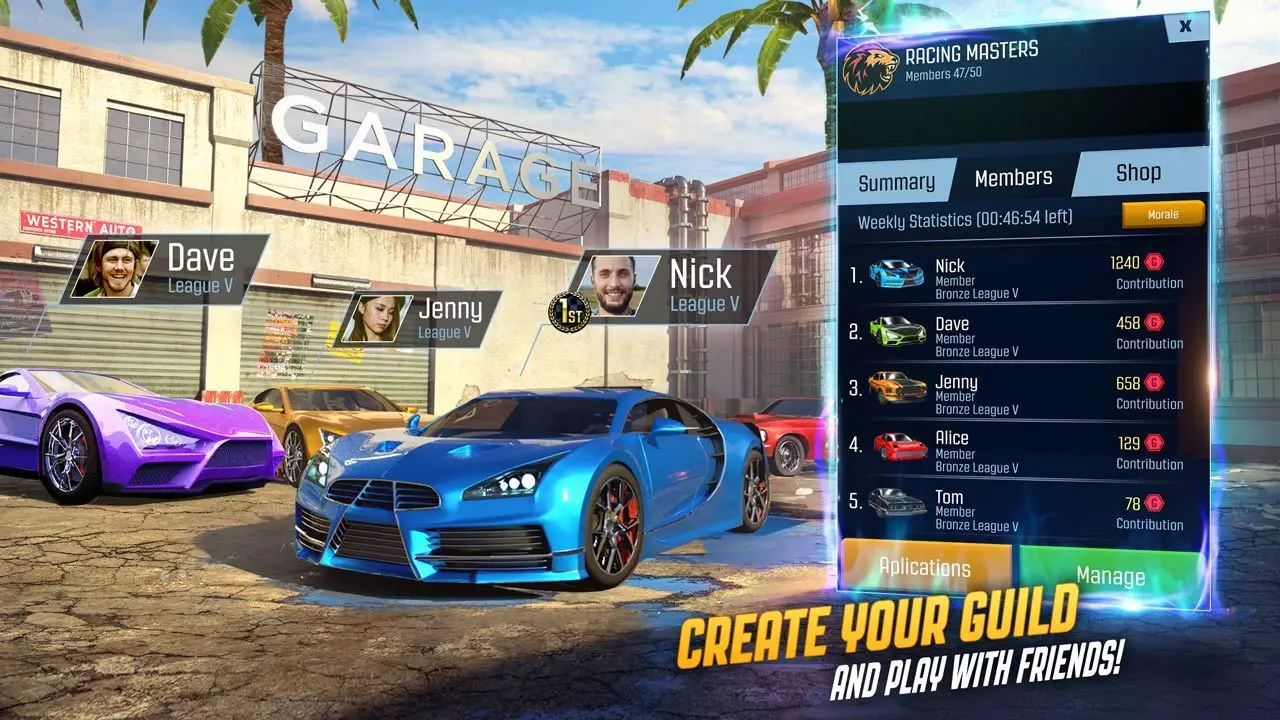Click the yellow Morale button
The width and height of the screenshot is (1280, 720).
coord(1163,214)
